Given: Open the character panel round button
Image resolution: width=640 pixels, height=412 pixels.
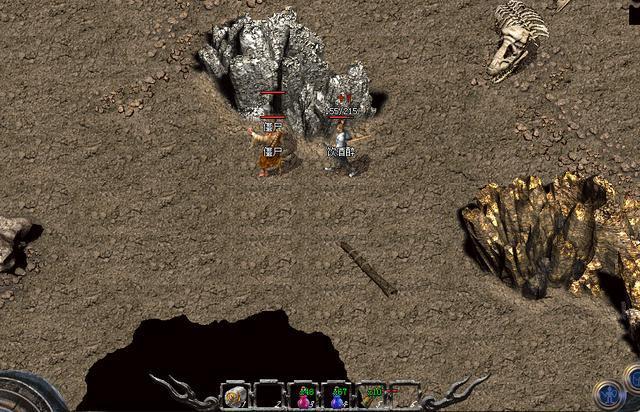Looking at the screenshot, I should click(607, 392).
